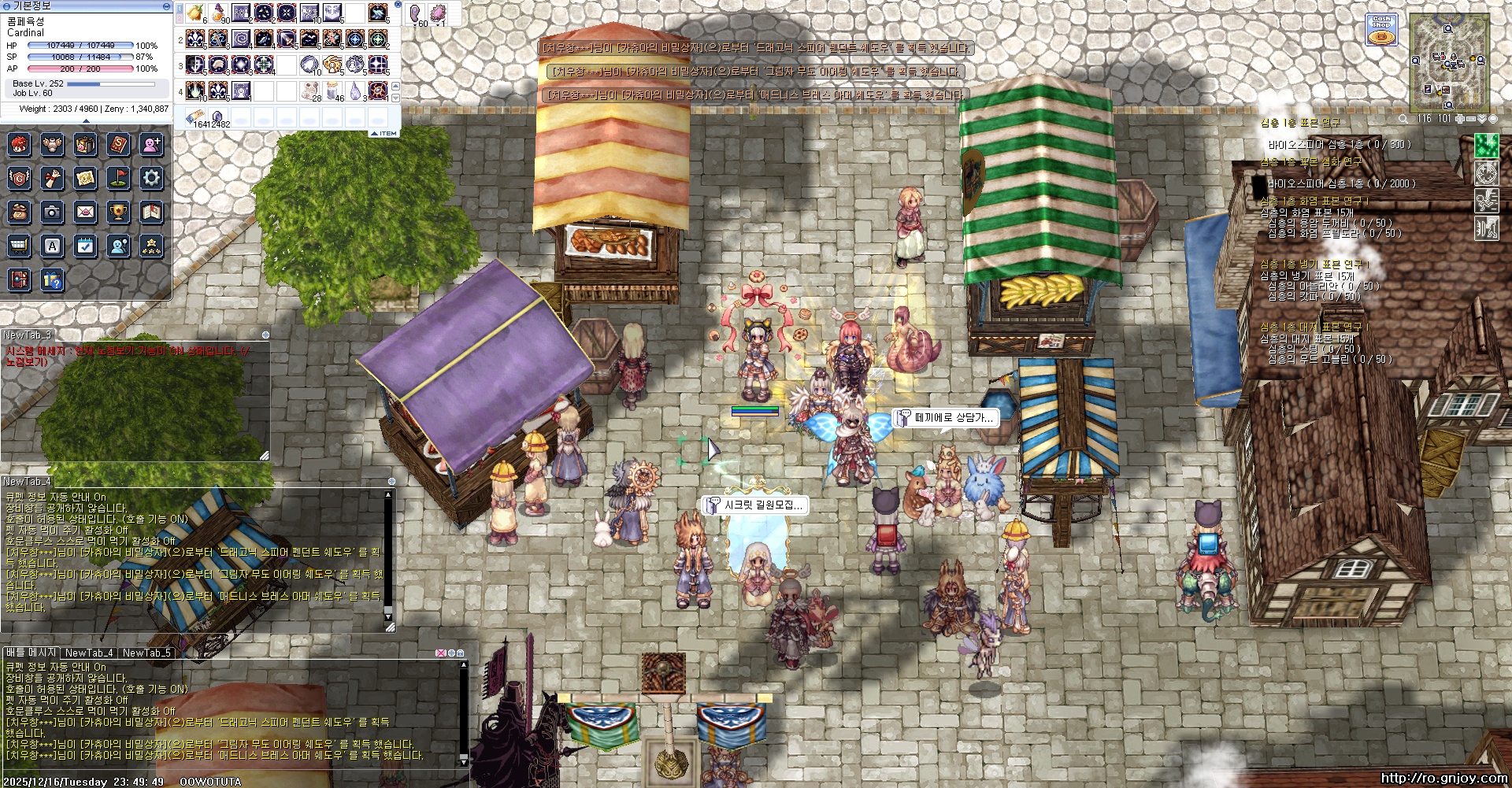The image size is (1512, 788).
Task: Activate the green sparkle buff icon
Action: click(1486, 146)
